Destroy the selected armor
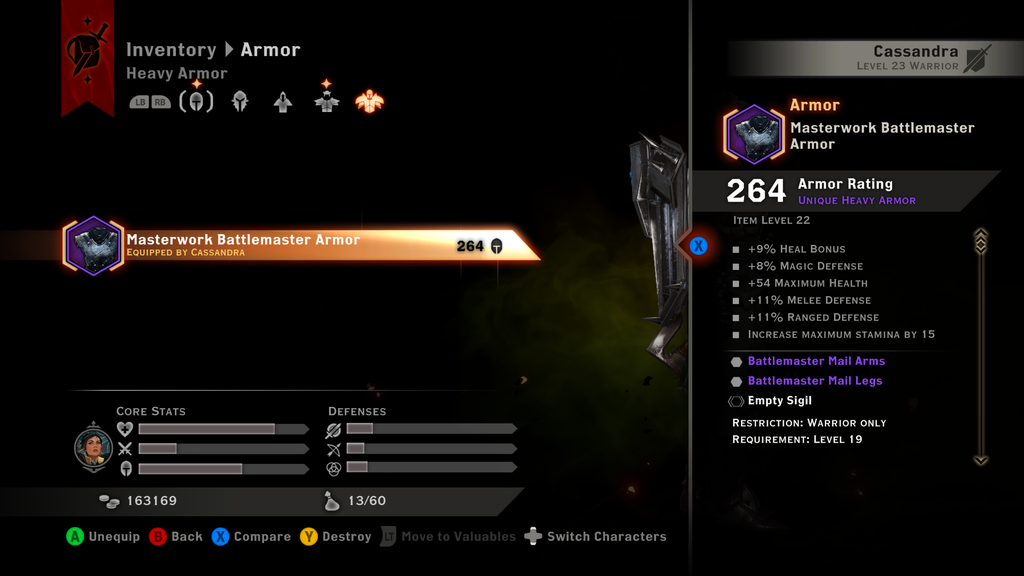1024x576 pixels. 335,537
